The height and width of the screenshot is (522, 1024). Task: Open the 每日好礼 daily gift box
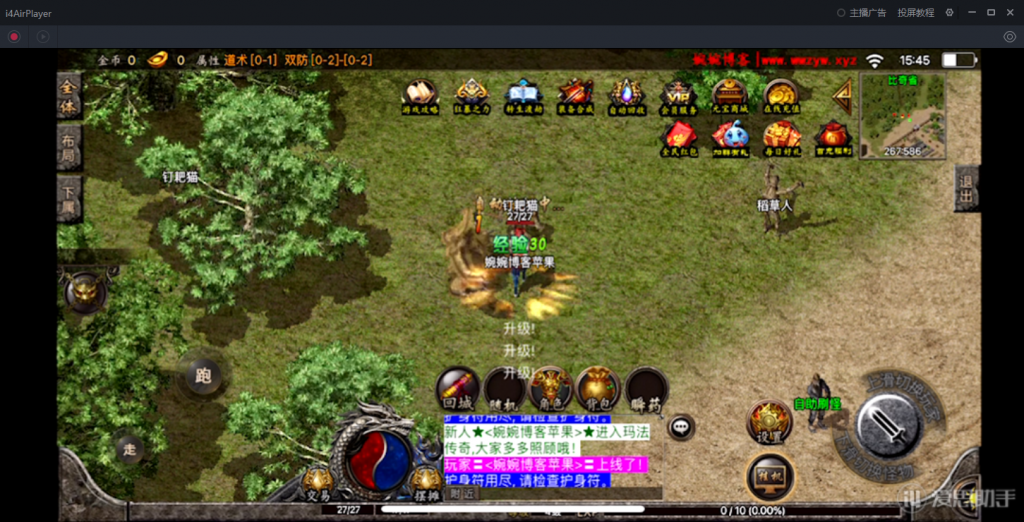coord(780,138)
